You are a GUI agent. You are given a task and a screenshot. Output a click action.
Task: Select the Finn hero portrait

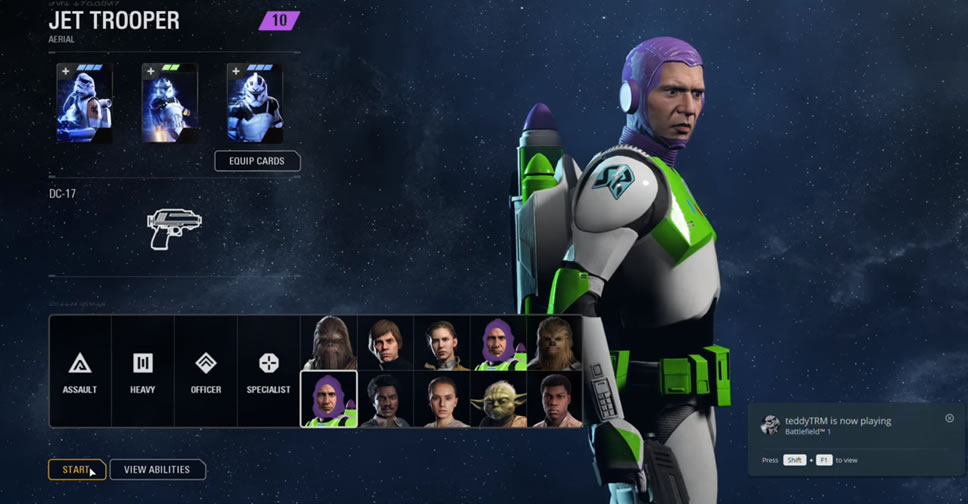554,400
